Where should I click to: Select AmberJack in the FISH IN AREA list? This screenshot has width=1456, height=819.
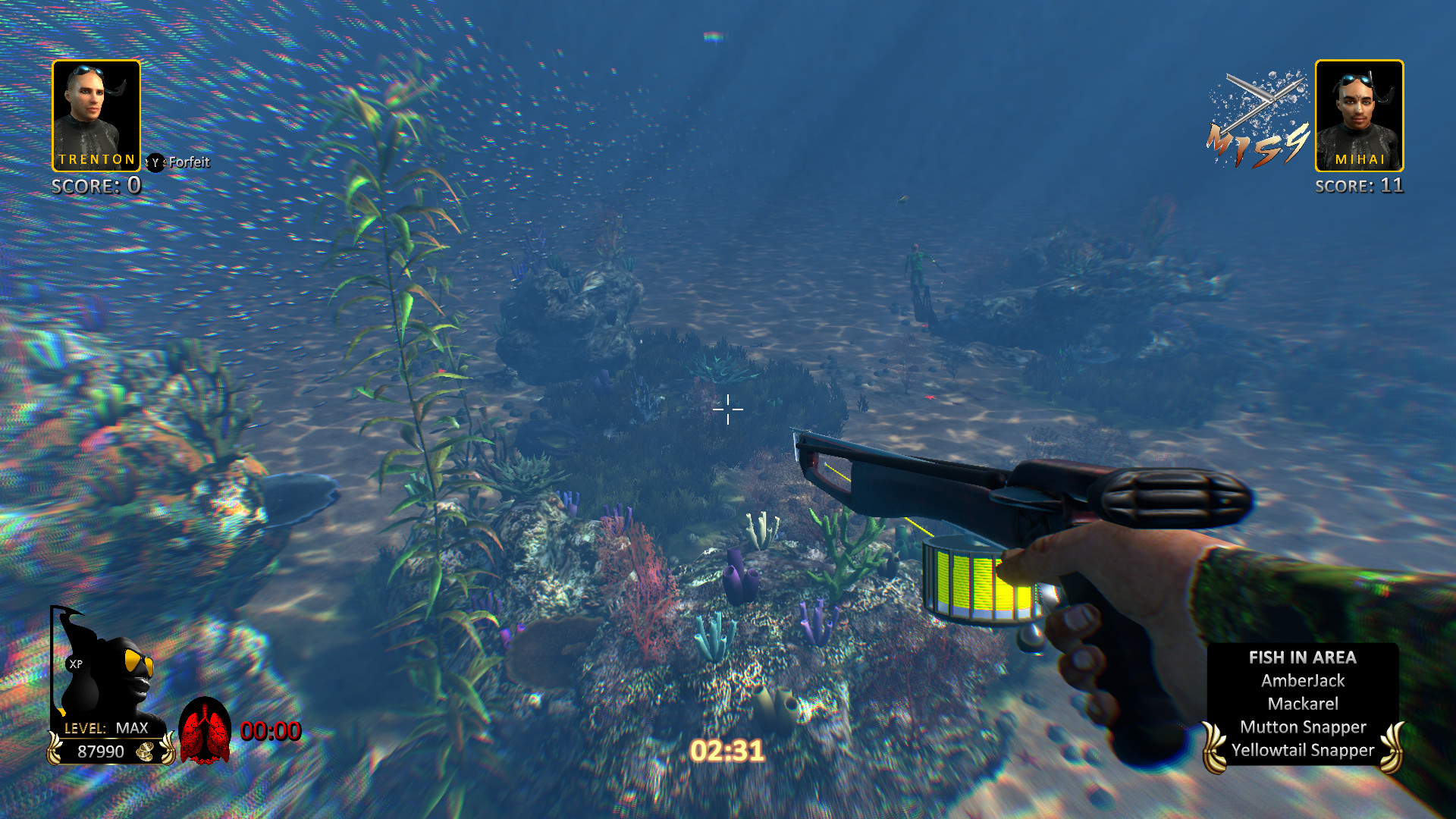1303,680
